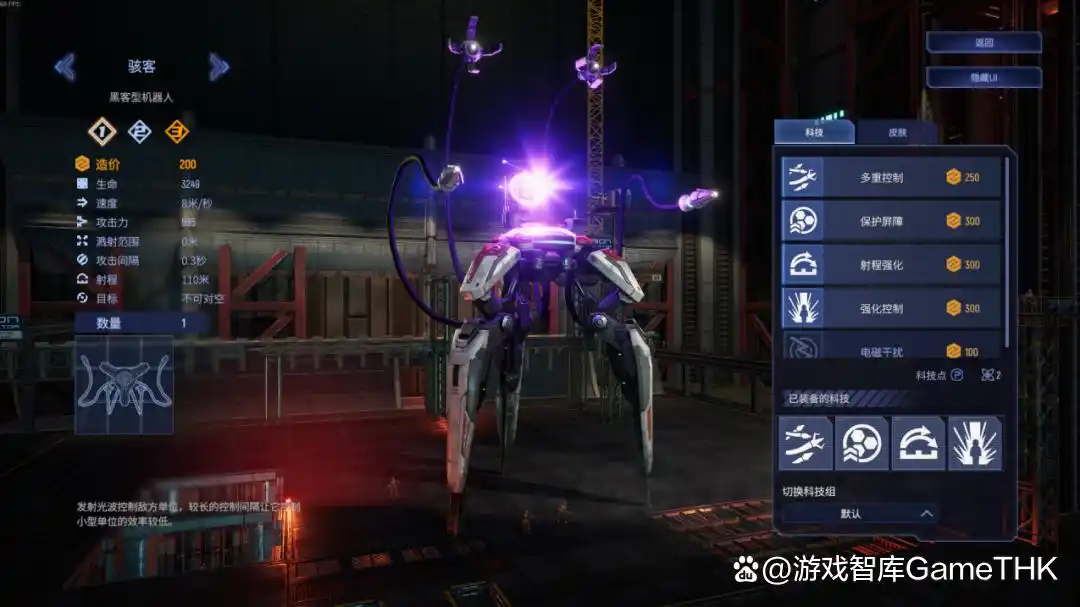Go to the next unit with right arrow
Screen dimensions: 1080x607
(x=219, y=67)
